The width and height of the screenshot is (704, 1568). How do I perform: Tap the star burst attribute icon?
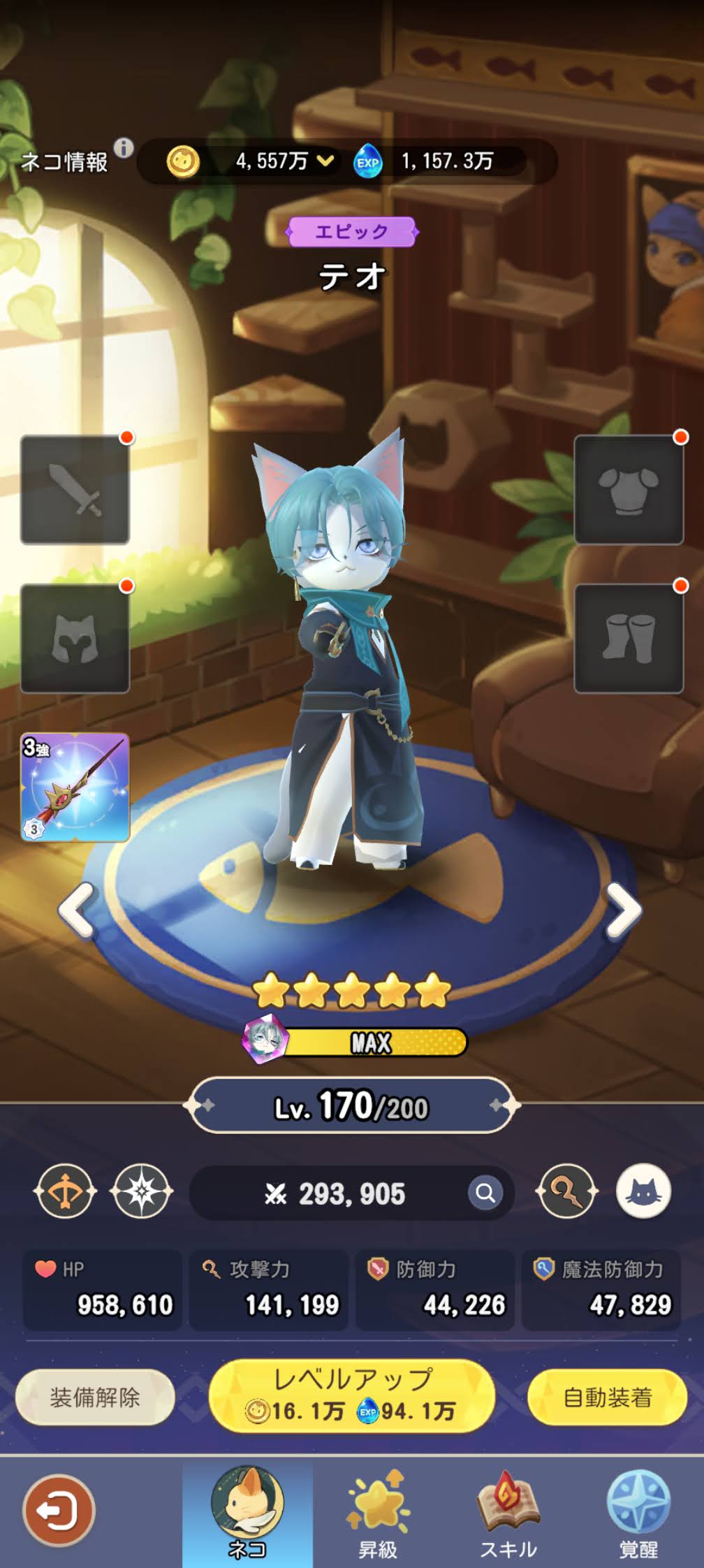coord(141,1191)
